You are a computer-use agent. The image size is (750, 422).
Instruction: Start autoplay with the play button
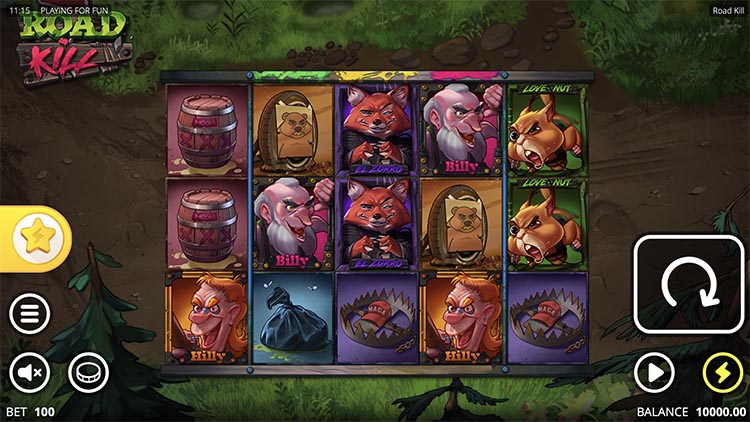(654, 374)
